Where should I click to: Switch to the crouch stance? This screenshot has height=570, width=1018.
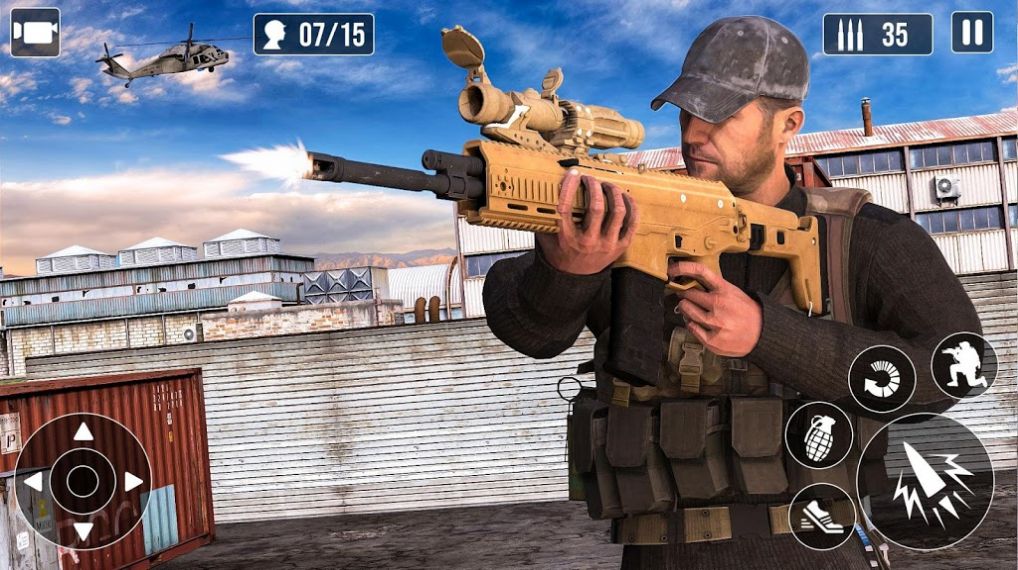coord(964,366)
